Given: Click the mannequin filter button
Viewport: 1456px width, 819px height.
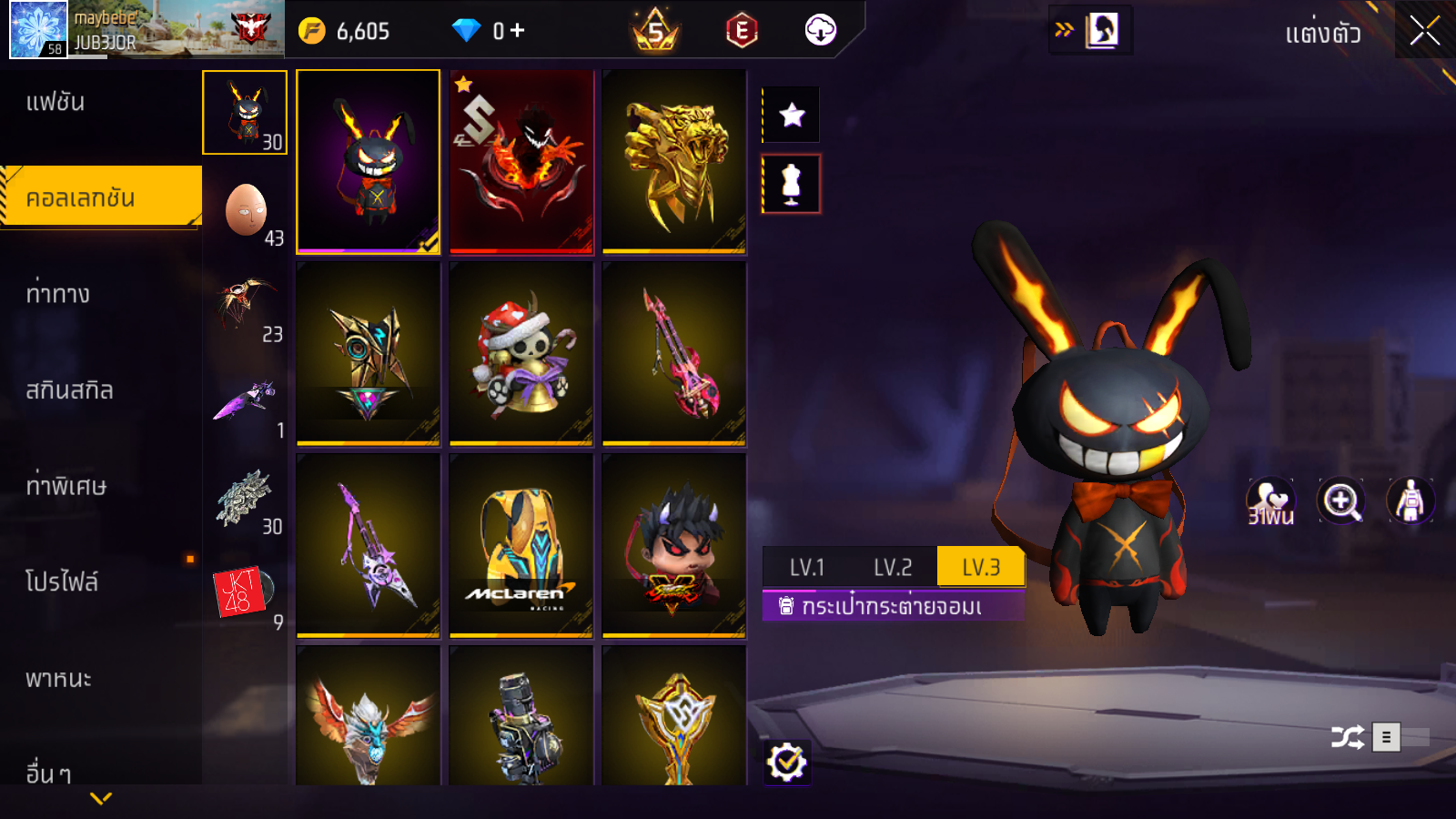Looking at the screenshot, I should coord(792,184).
